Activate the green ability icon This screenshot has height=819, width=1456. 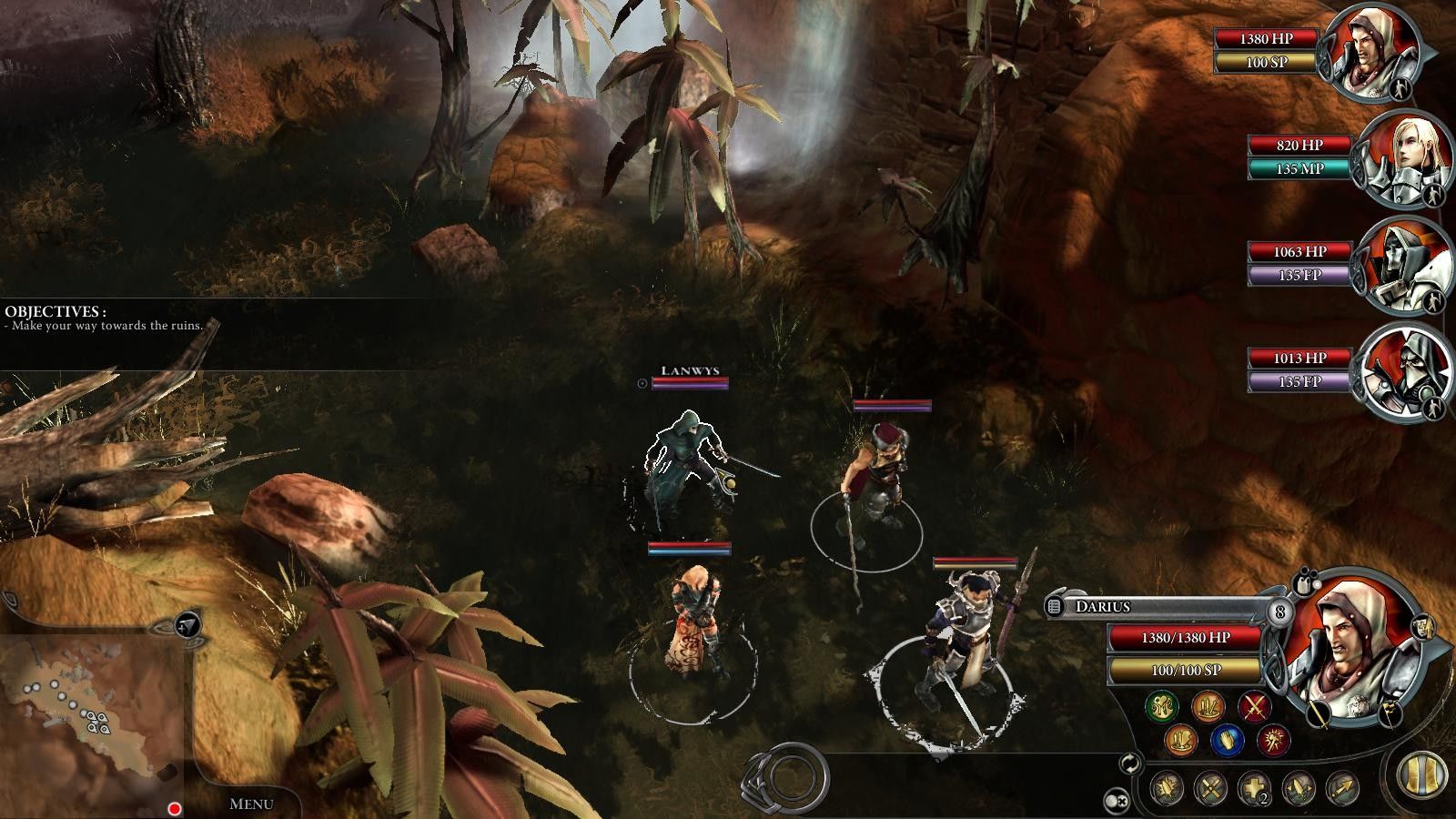[1161, 706]
